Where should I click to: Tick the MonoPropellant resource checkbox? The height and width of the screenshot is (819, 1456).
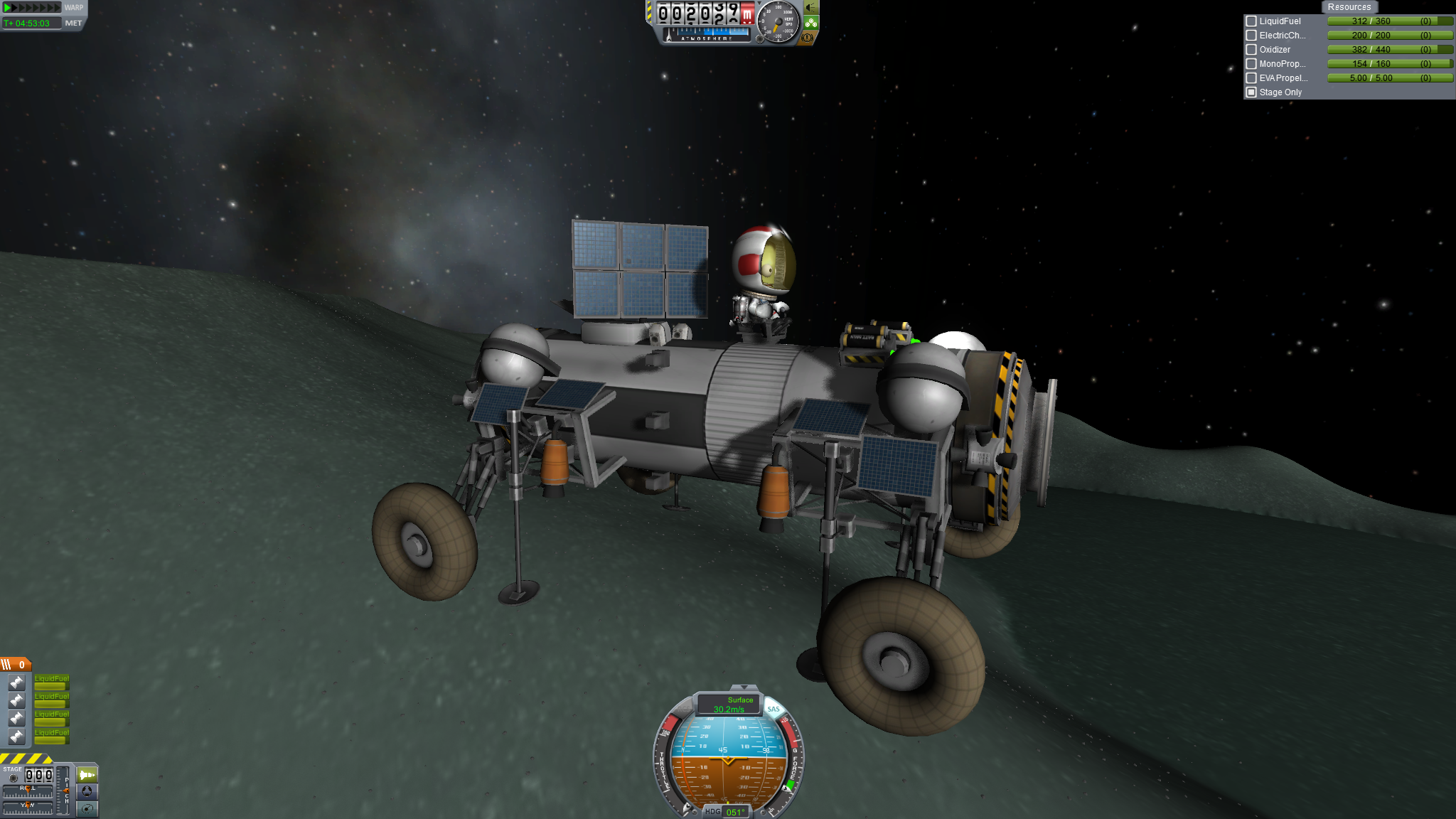coord(1251,64)
